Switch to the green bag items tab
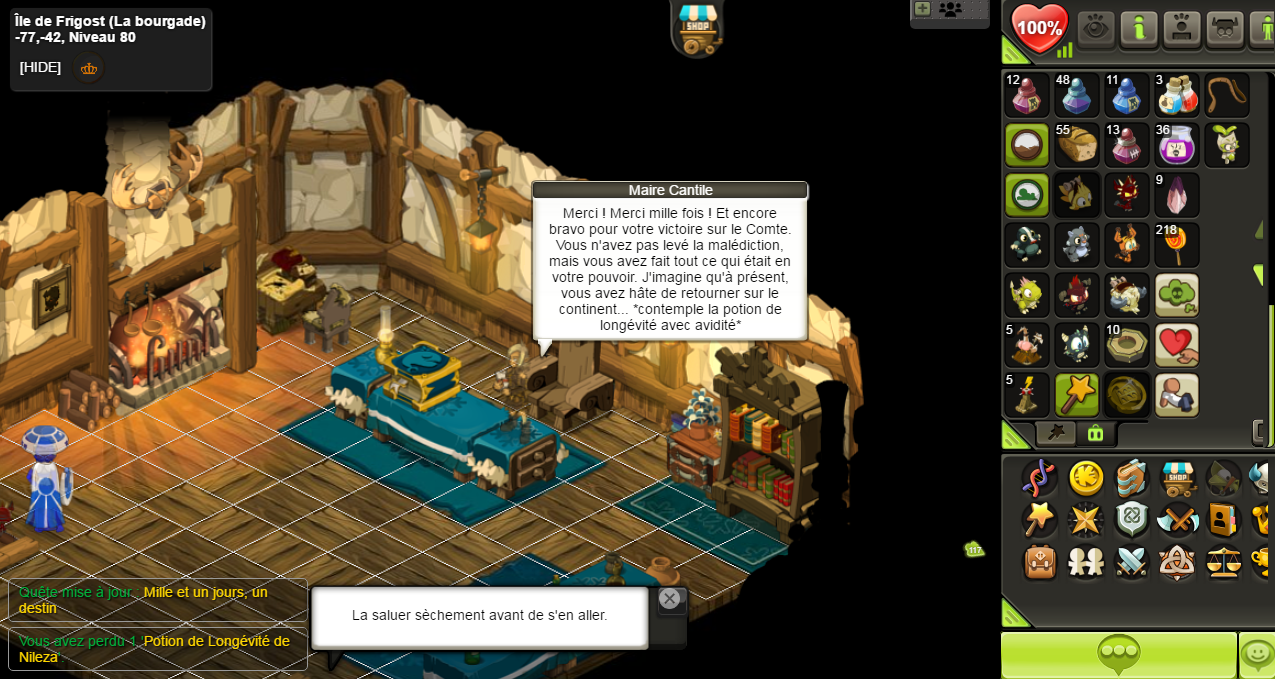The width and height of the screenshot is (1275, 679). (x=1095, y=433)
